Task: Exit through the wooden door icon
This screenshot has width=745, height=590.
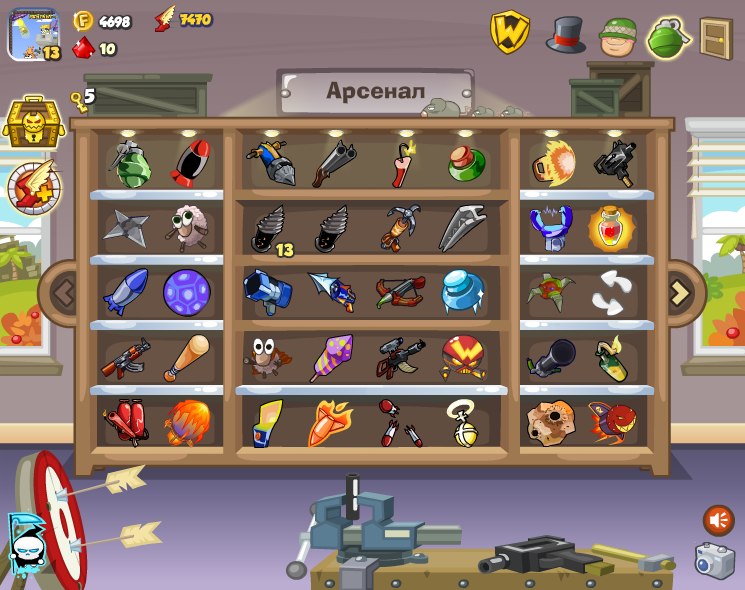Action: (715, 38)
